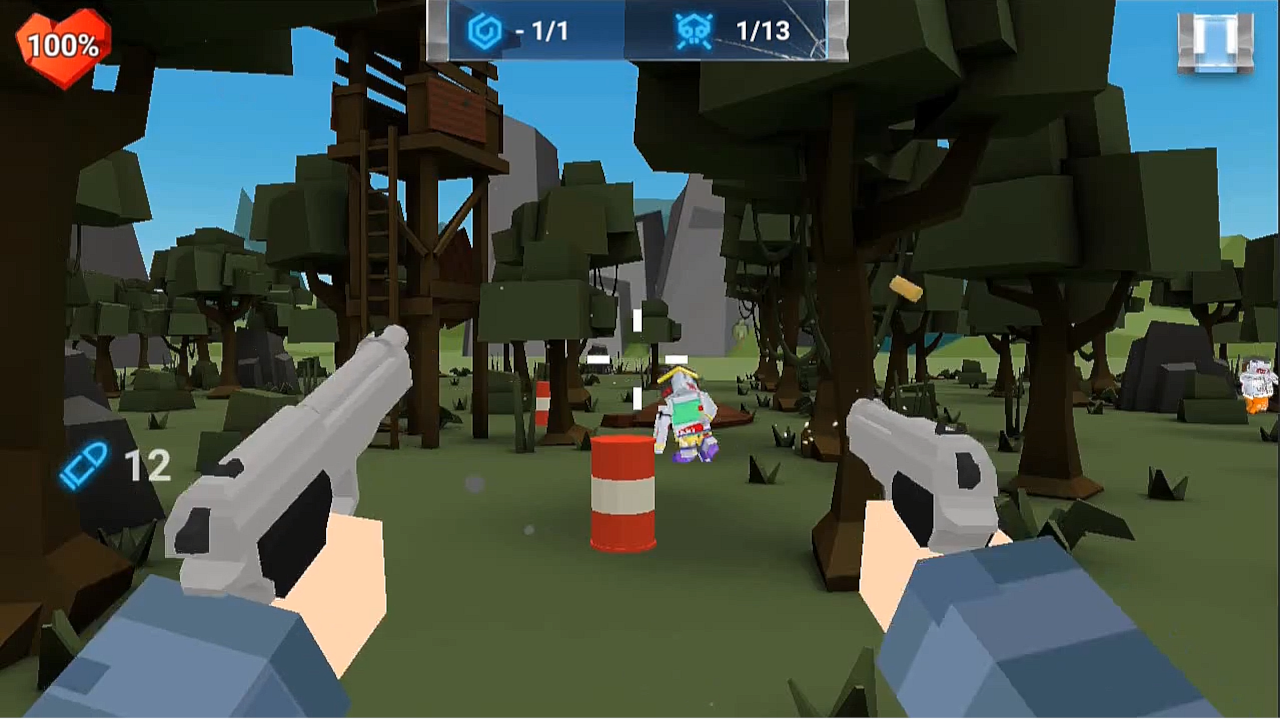Pause the game using the pause icon
Screen dimensions: 1280x720
click(x=1215, y=42)
